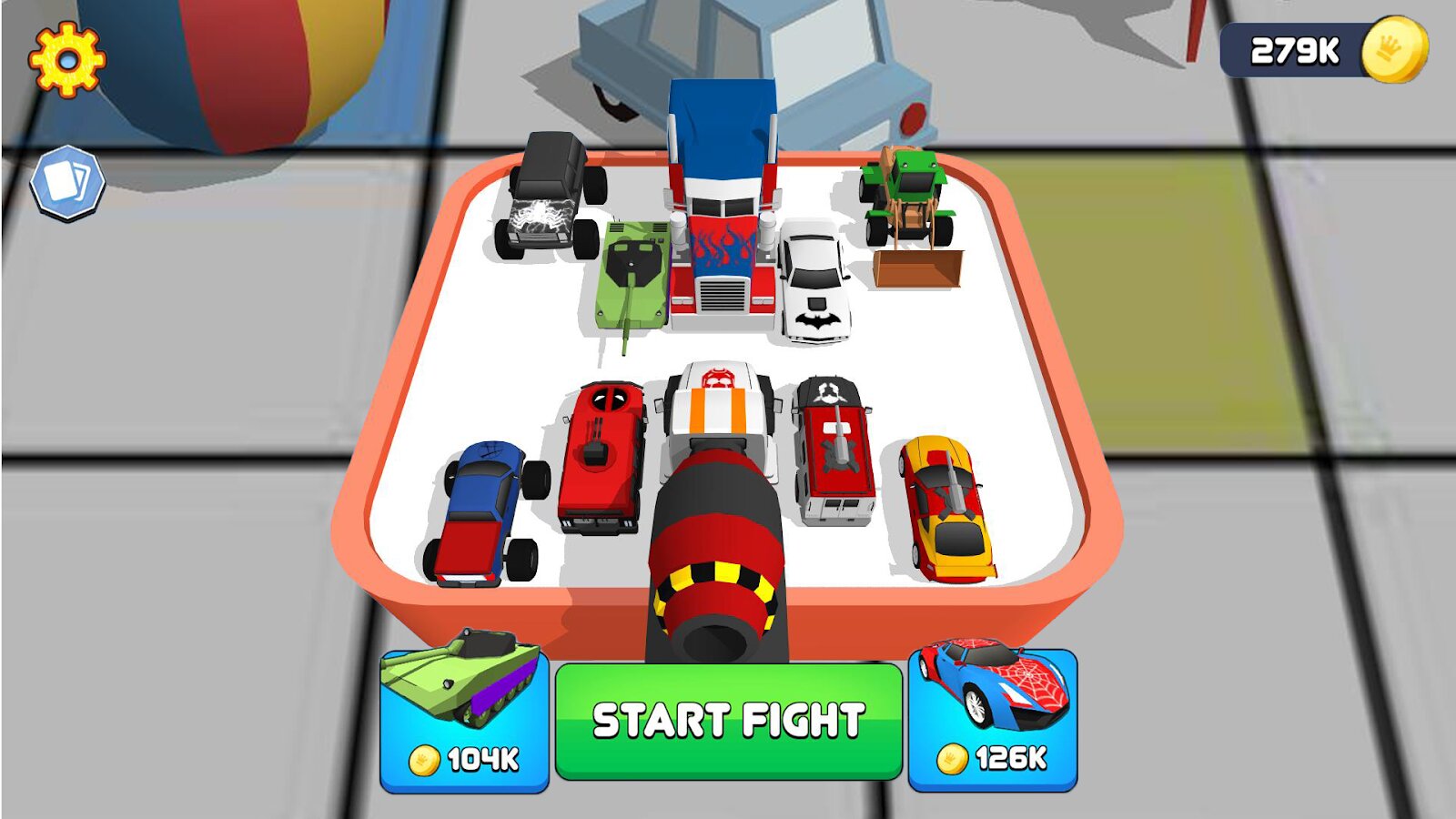
Task: Select the skull-and-crossbones turret truck
Action: (833, 450)
